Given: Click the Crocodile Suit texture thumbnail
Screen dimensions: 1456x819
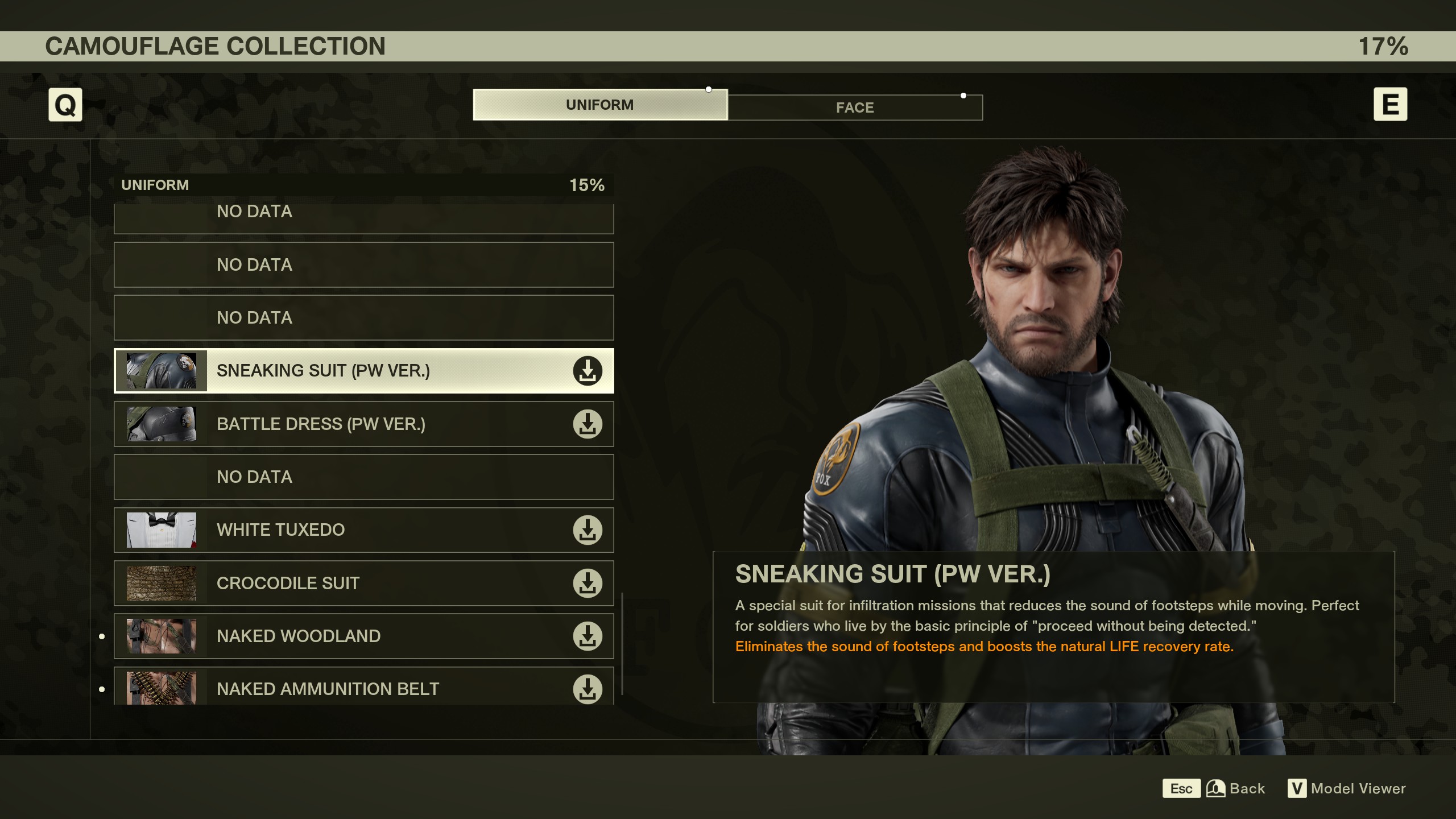Looking at the screenshot, I should pyautogui.click(x=162, y=584).
